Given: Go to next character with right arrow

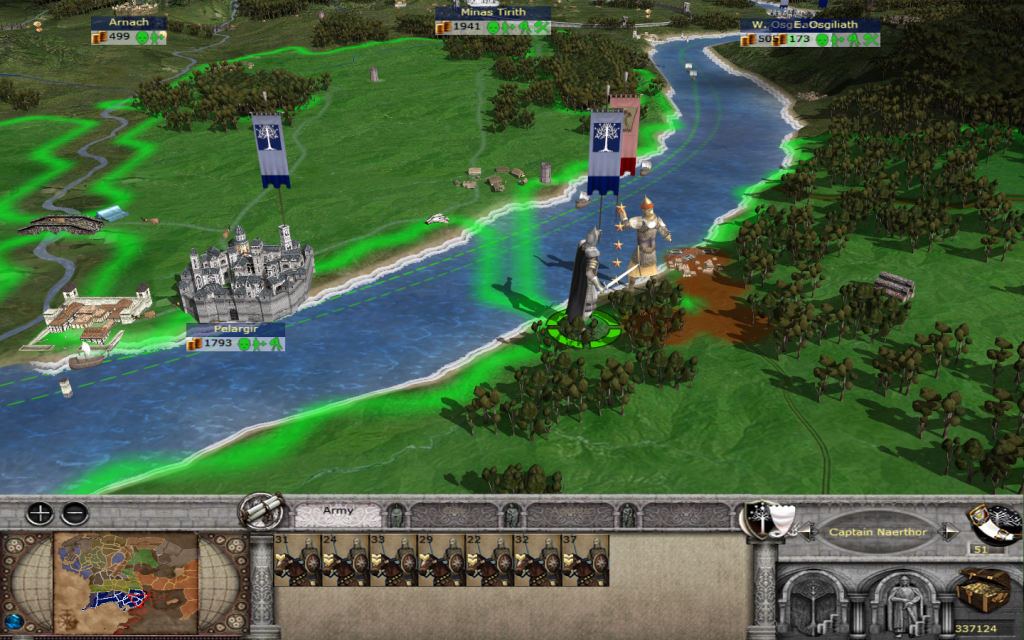Looking at the screenshot, I should [x=949, y=532].
